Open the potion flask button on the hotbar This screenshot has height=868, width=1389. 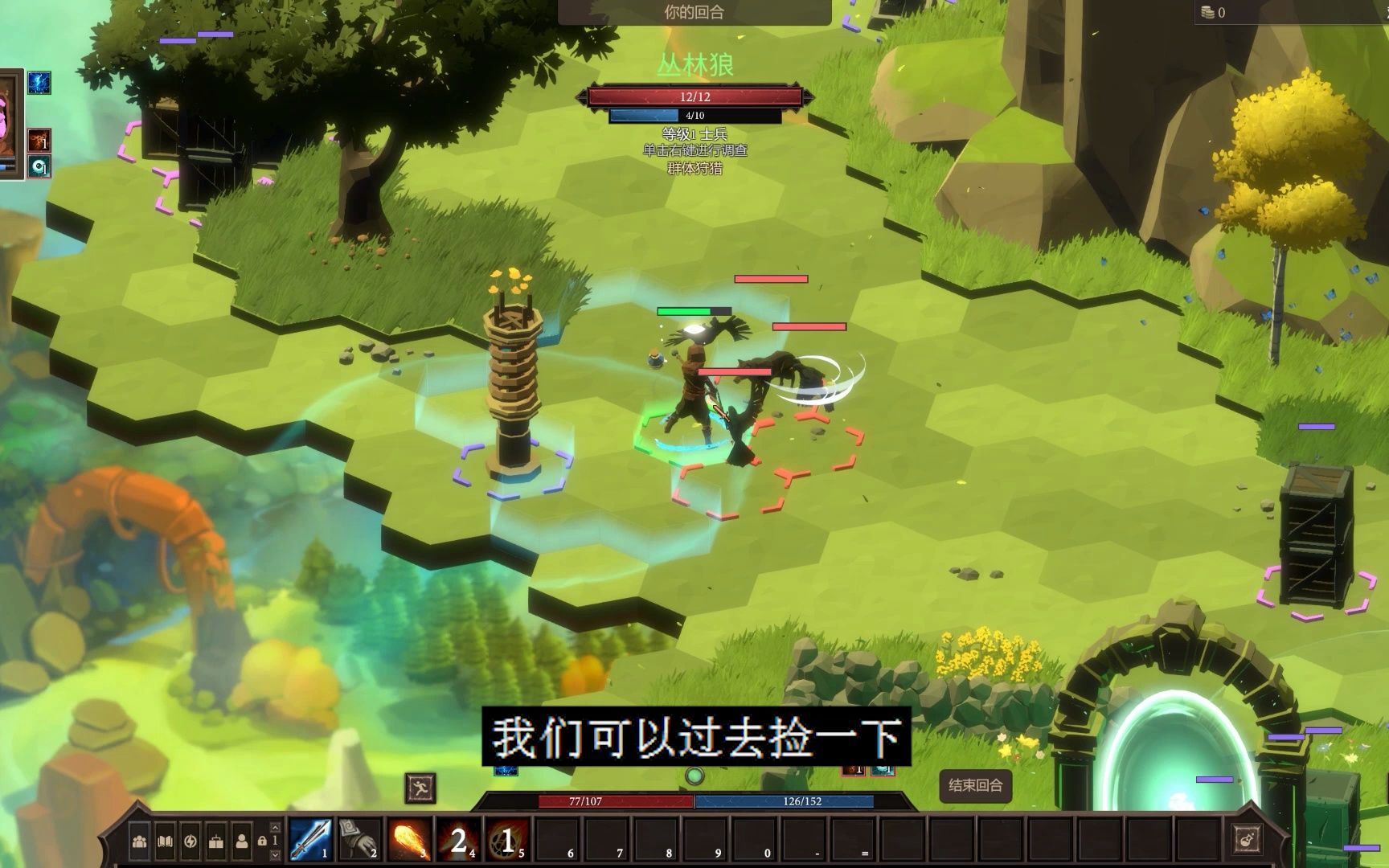(1246, 839)
